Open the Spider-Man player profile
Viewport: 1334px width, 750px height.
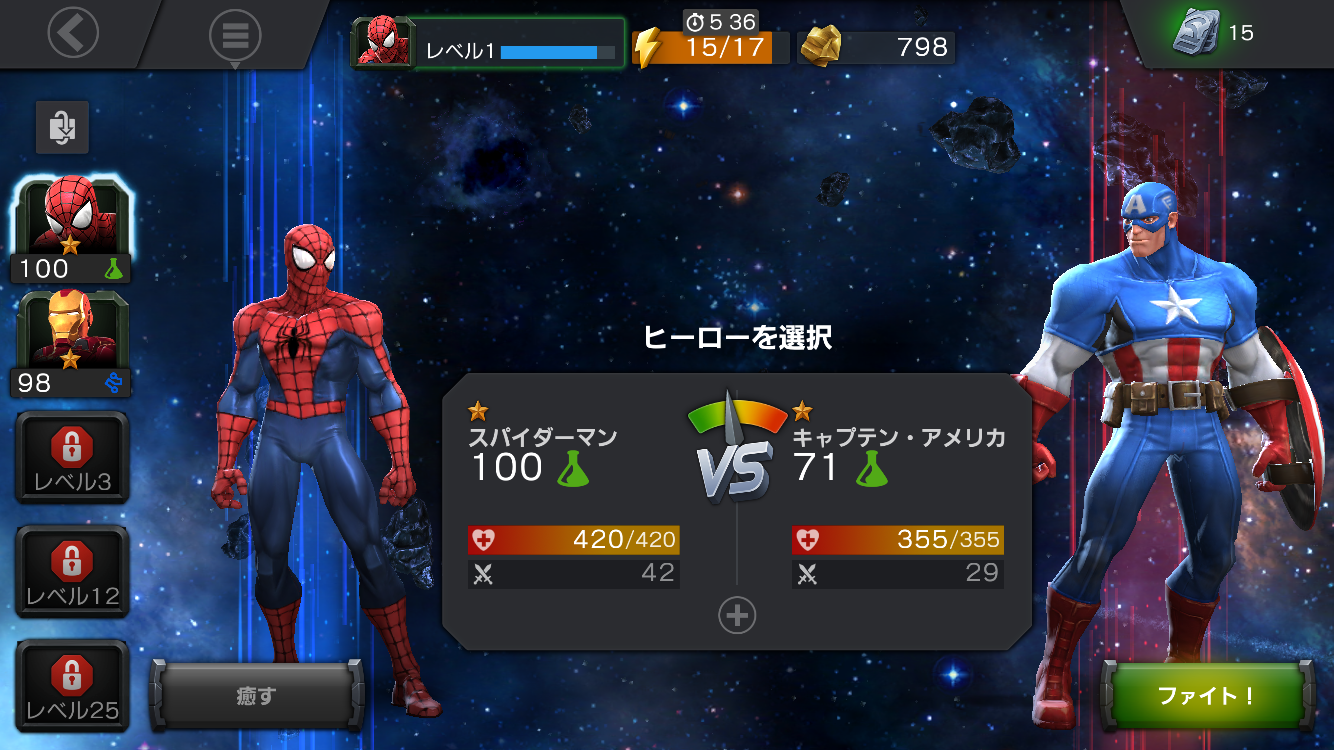pyautogui.click(x=487, y=45)
